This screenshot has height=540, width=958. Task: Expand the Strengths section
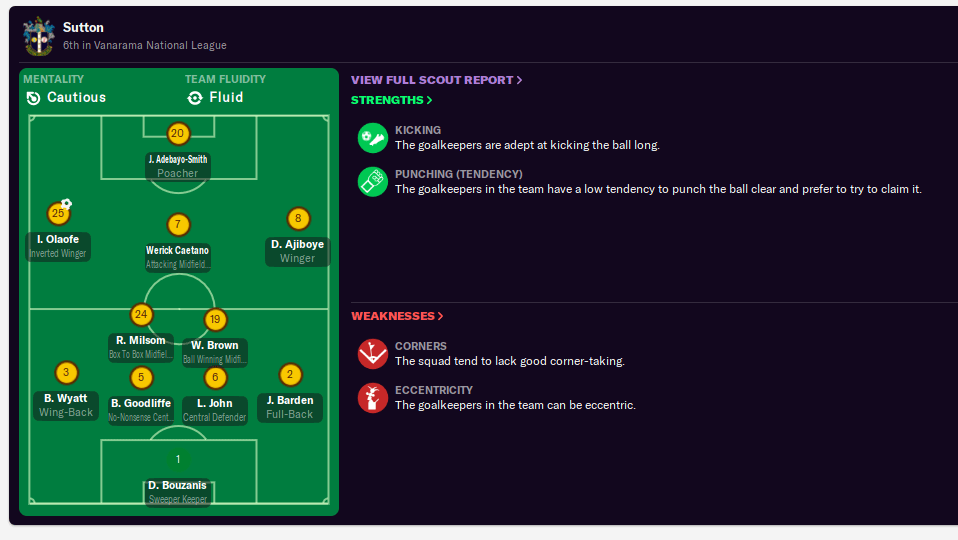coord(391,100)
